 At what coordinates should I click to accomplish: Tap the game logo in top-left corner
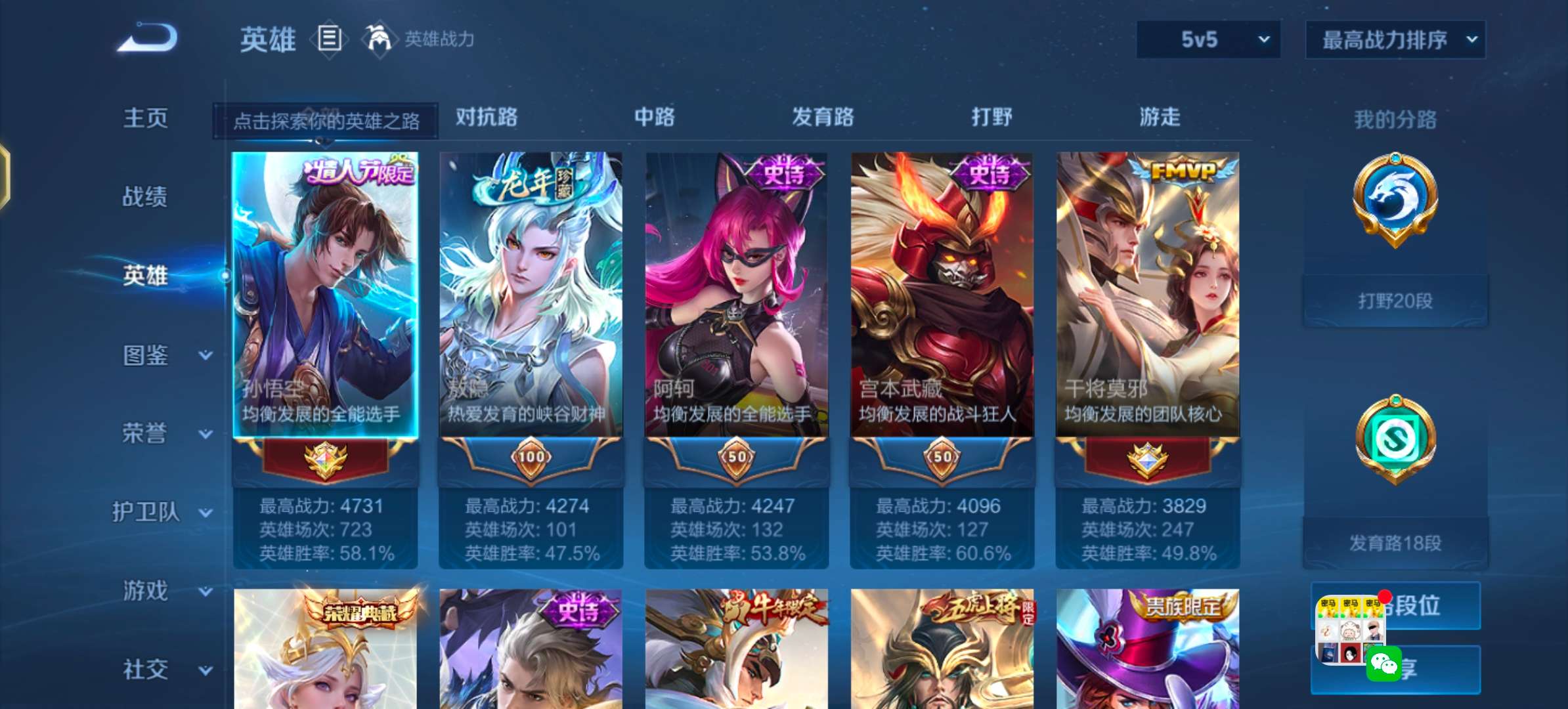coord(146,37)
